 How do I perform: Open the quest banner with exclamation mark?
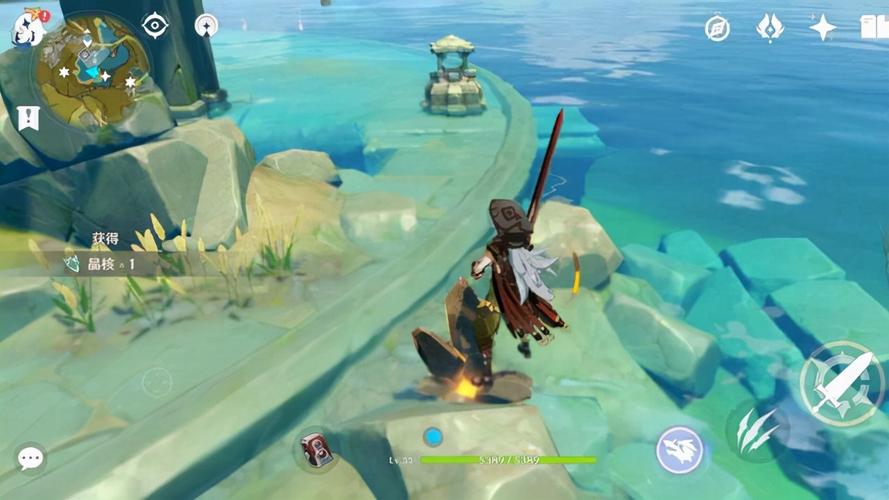point(28,118)
